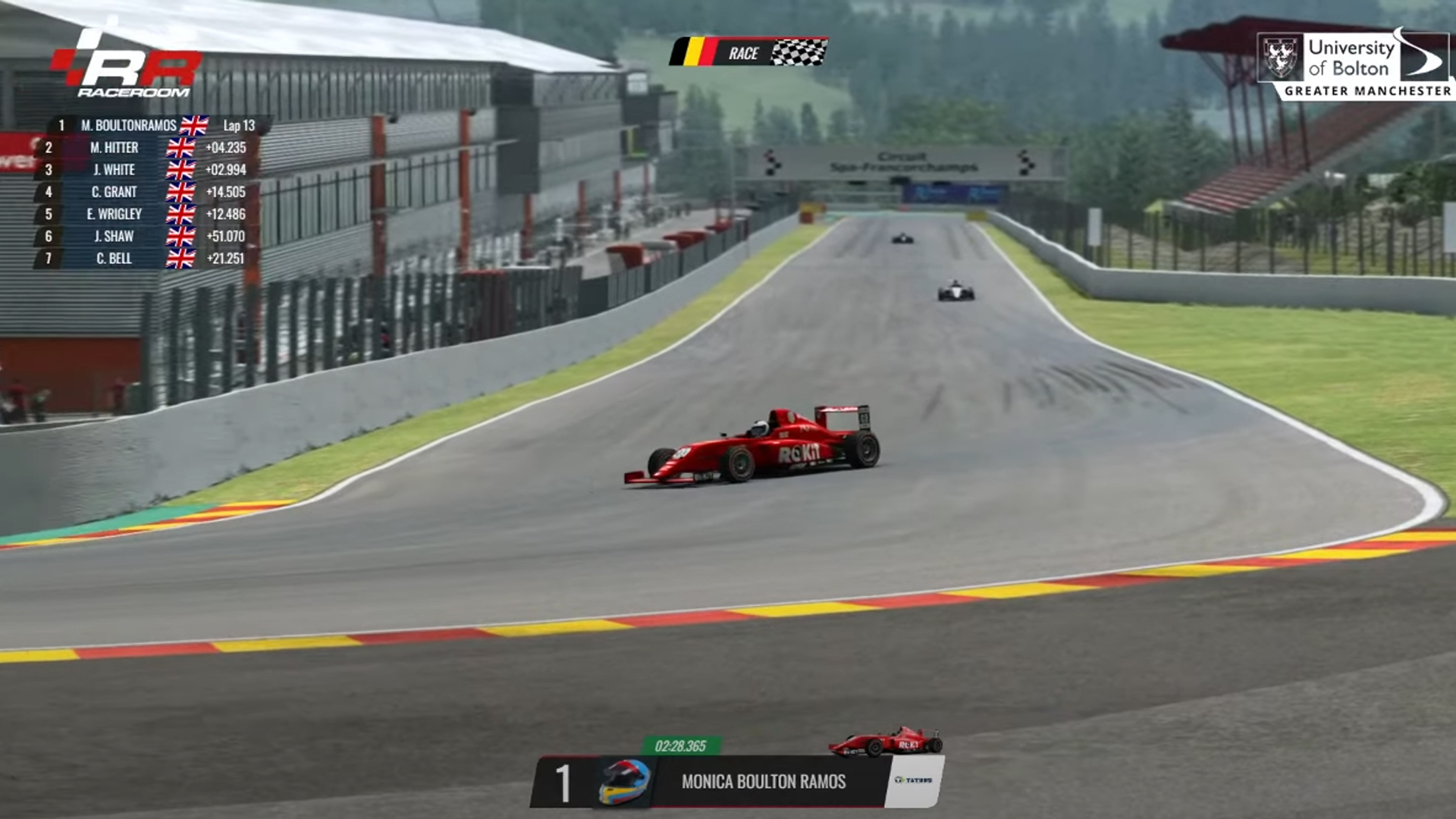The image size is (1456, 819).
Task: Click the Race session flag badge
Action: [748, 52]
